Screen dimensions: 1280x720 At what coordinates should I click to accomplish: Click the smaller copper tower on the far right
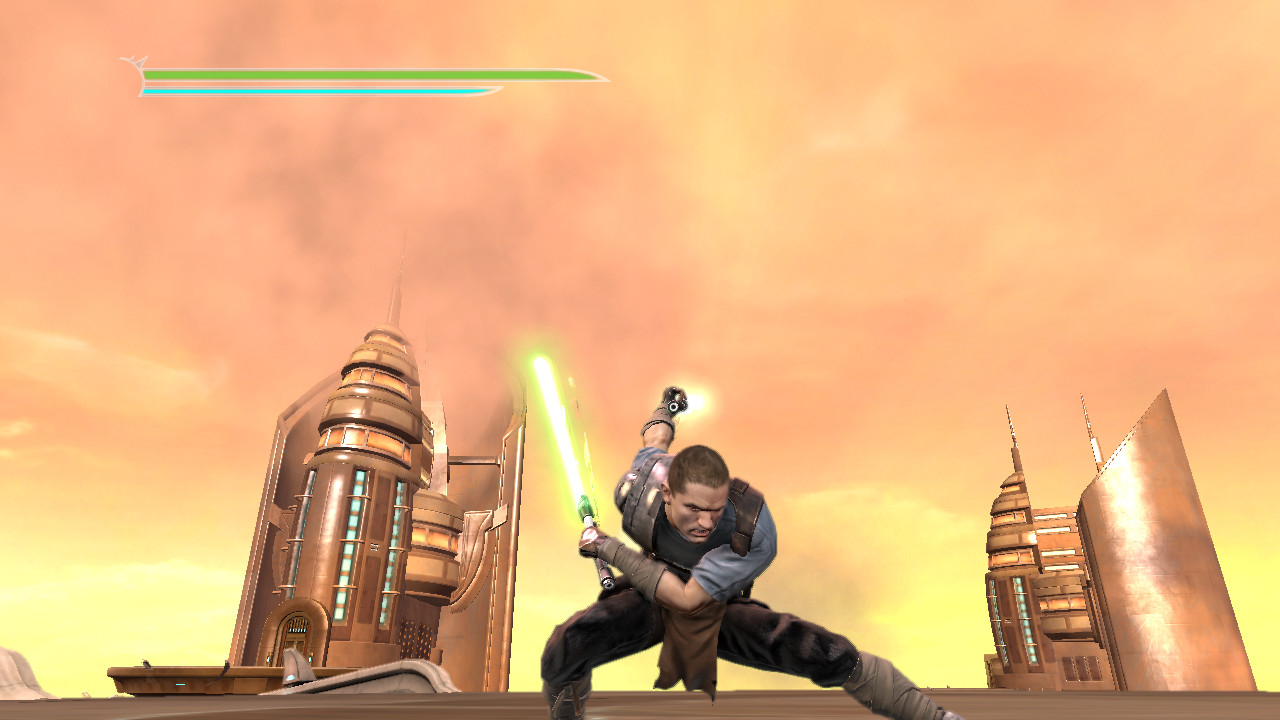[x=1015, y=560]
